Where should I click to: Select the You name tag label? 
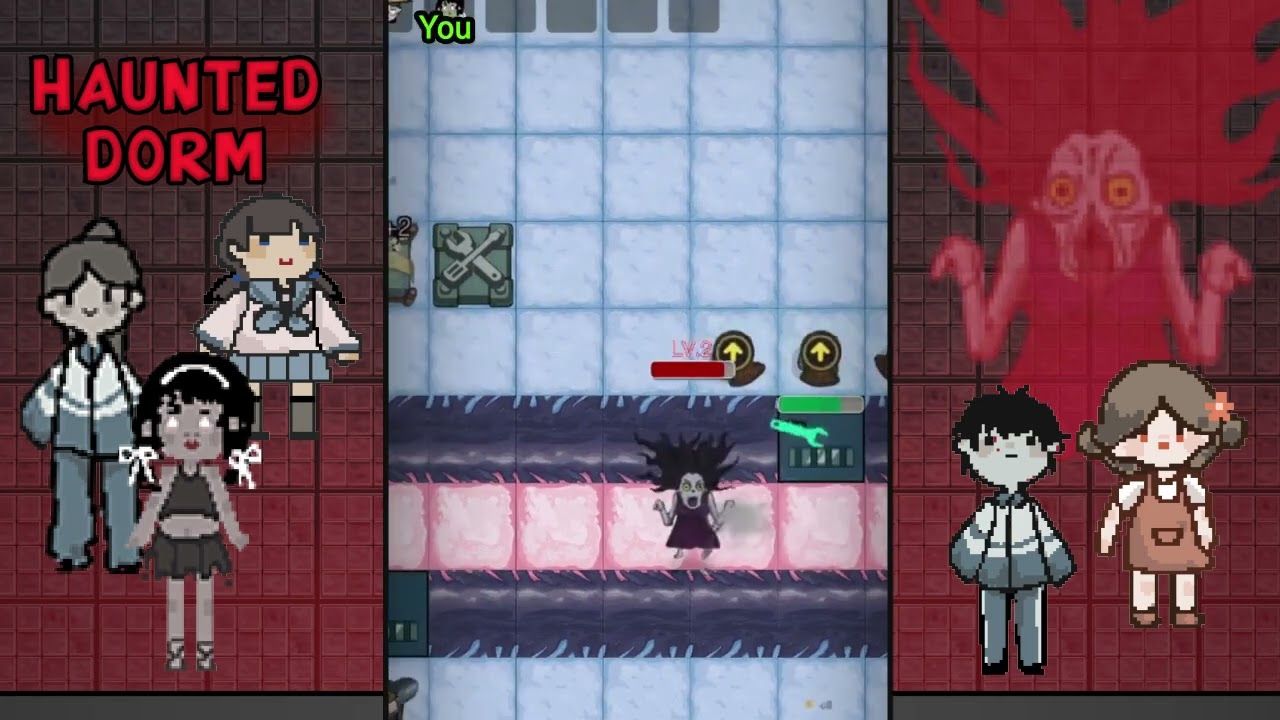pyautogui.click(x=446, y=28)
